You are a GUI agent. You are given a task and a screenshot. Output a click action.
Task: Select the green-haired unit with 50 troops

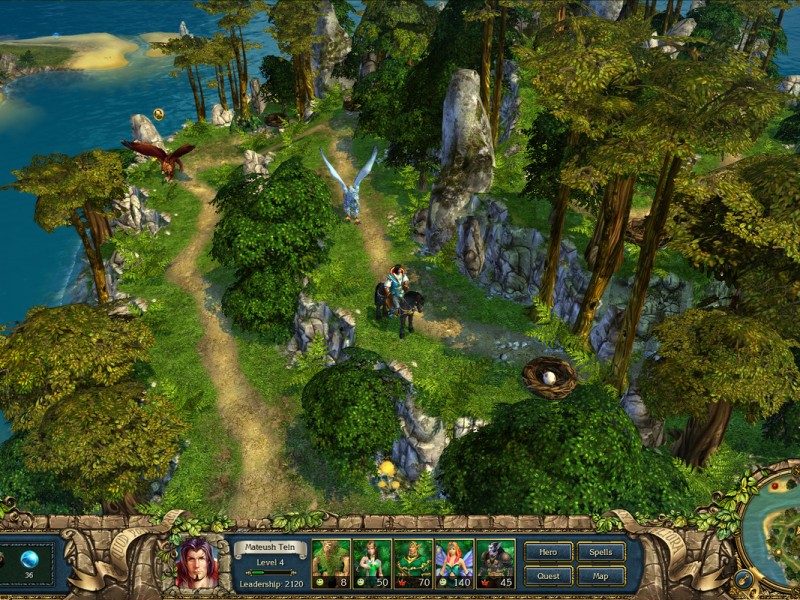[x=372, y=563]
